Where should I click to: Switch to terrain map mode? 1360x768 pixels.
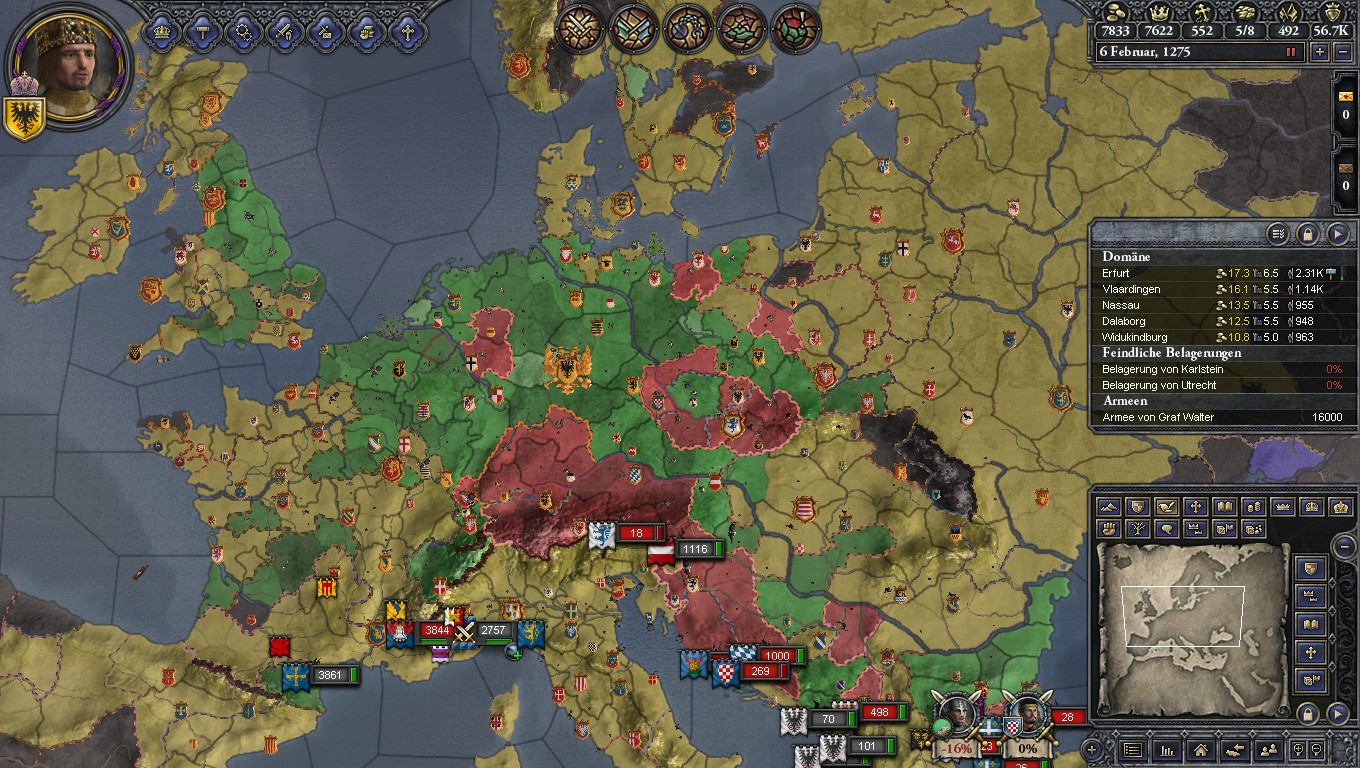(1109, 507)
